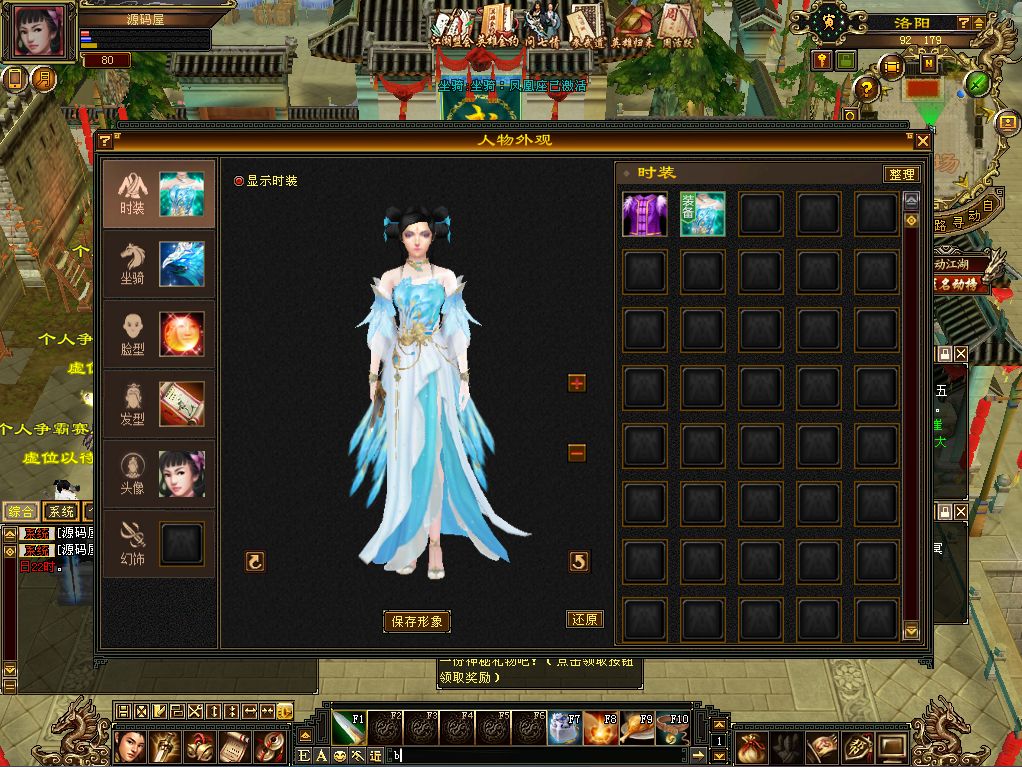
Task: Rotate the character model with the left arrow
Action: click(x=255, y=562)
